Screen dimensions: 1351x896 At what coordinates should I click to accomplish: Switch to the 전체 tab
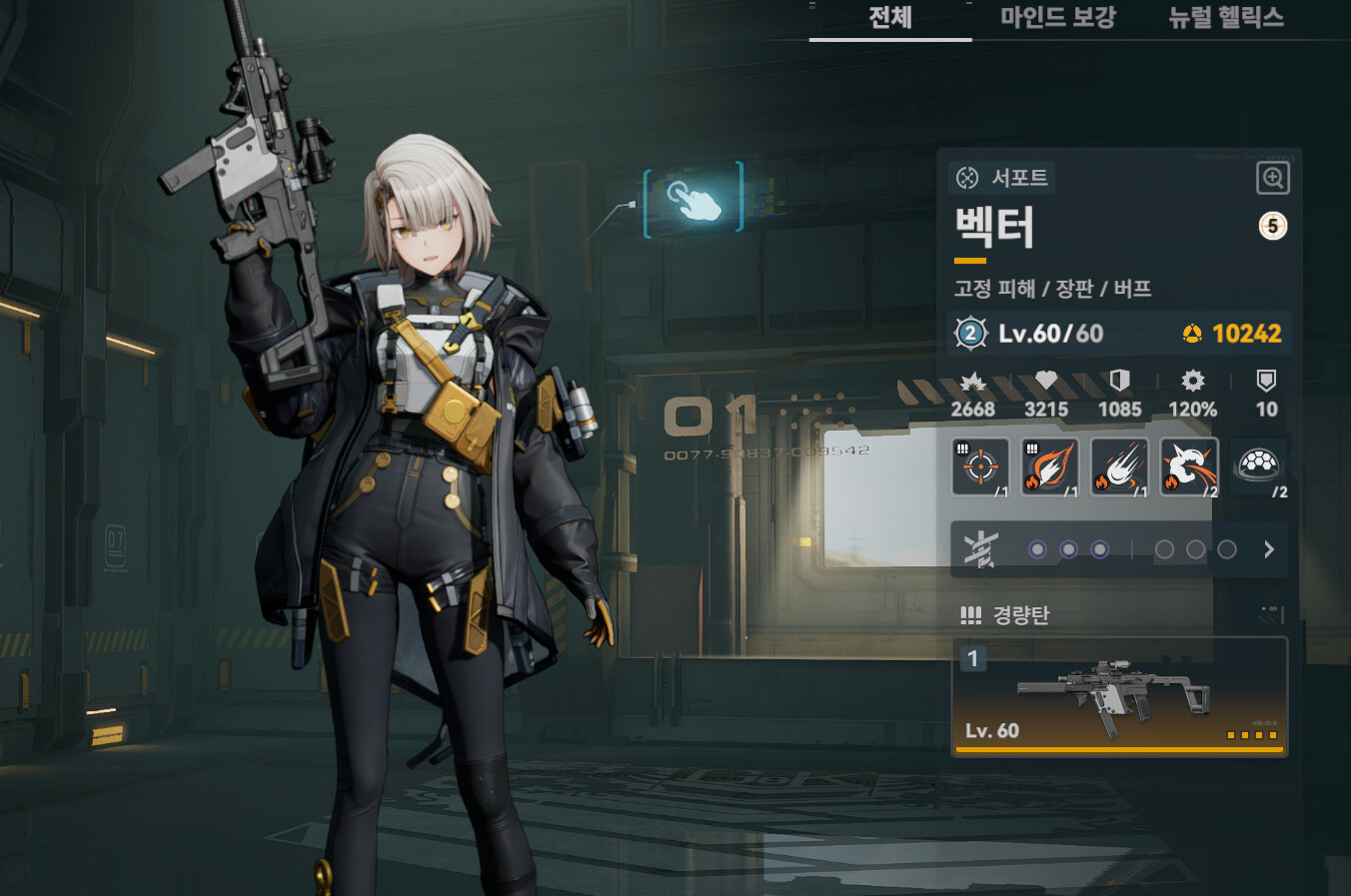point(889,18)
